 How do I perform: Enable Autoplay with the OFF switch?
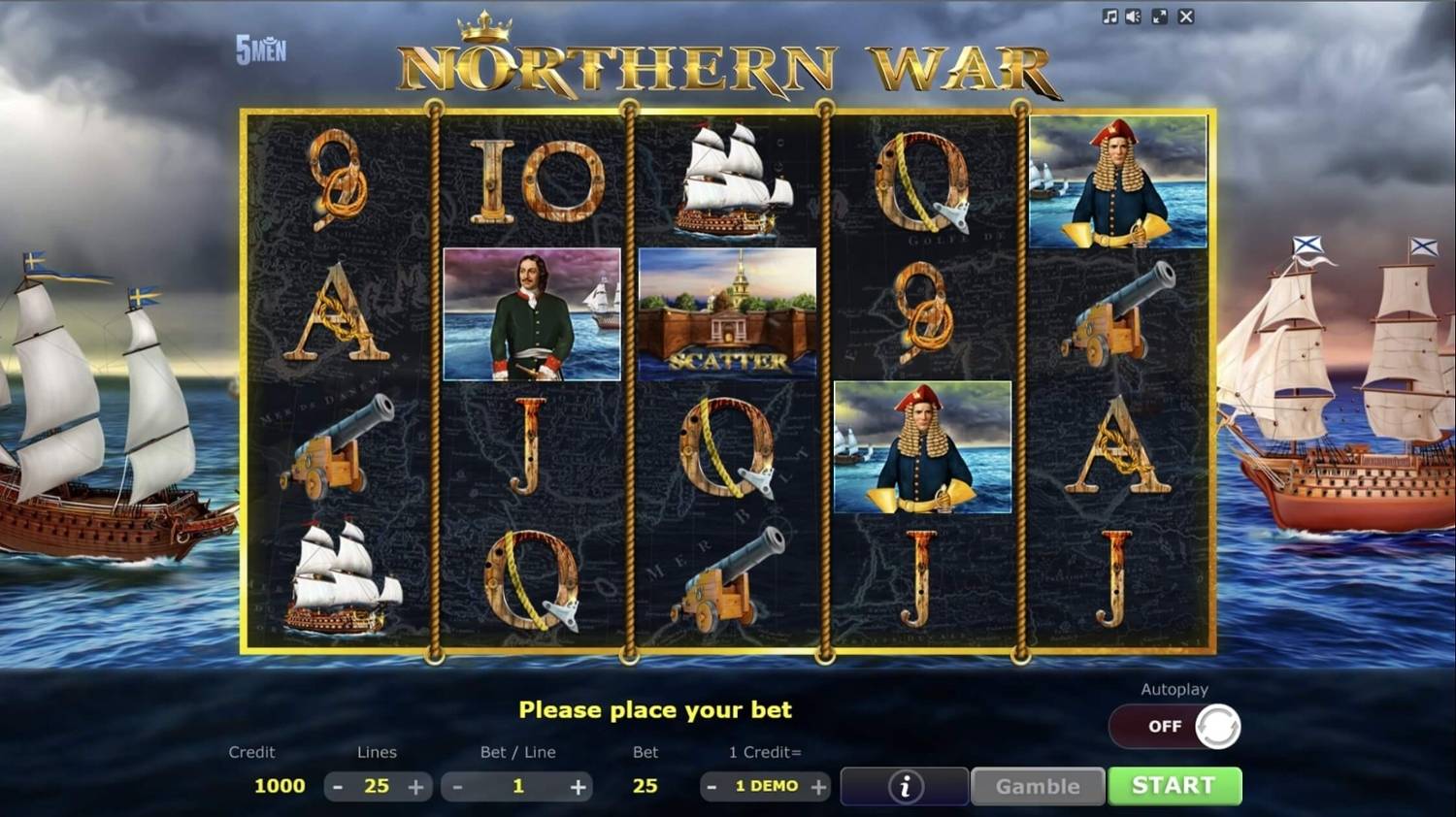[1175, 726]
